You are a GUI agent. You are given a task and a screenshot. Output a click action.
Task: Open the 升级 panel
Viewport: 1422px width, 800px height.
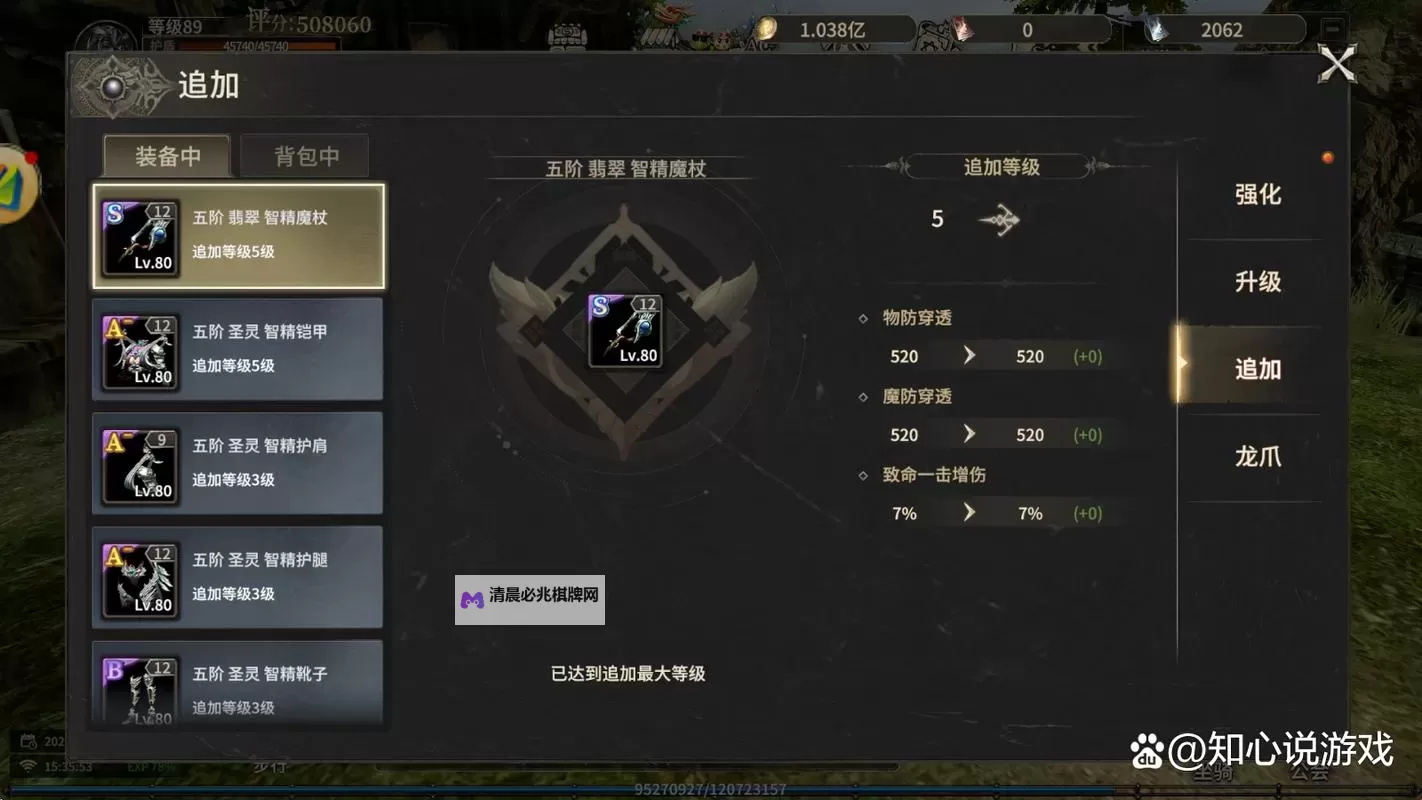[1257, 282]
